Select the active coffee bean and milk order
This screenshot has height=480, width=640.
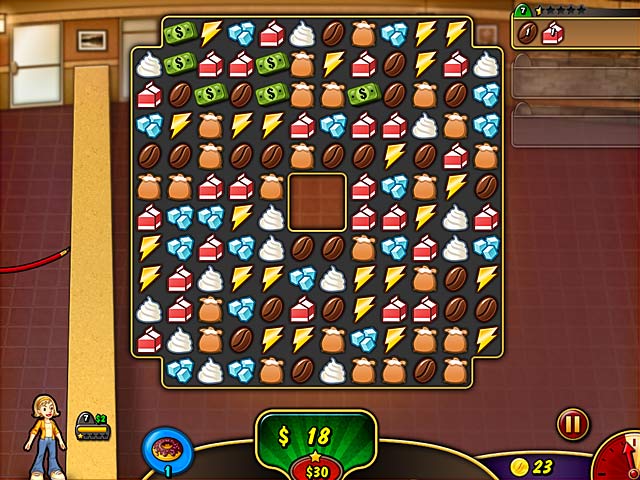(574, 34)
